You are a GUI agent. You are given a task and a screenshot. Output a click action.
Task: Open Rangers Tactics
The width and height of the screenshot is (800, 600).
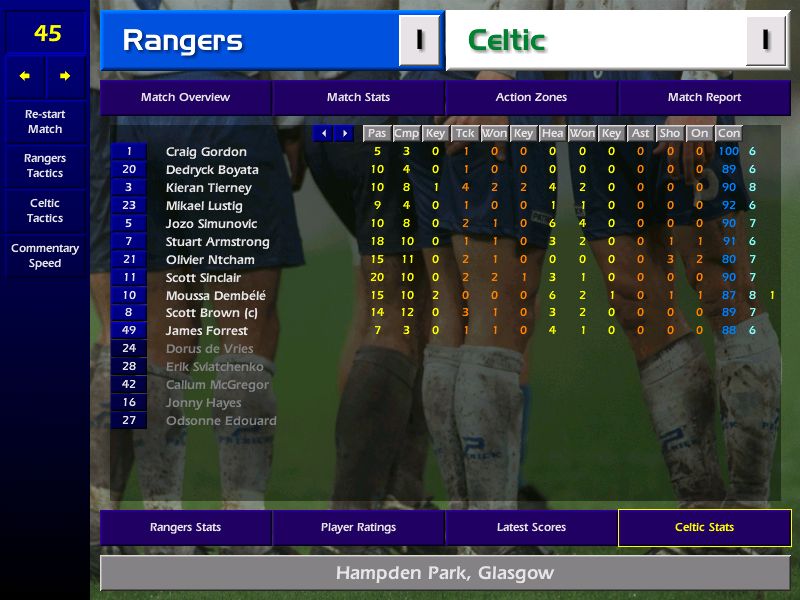[x=45, y=166]
